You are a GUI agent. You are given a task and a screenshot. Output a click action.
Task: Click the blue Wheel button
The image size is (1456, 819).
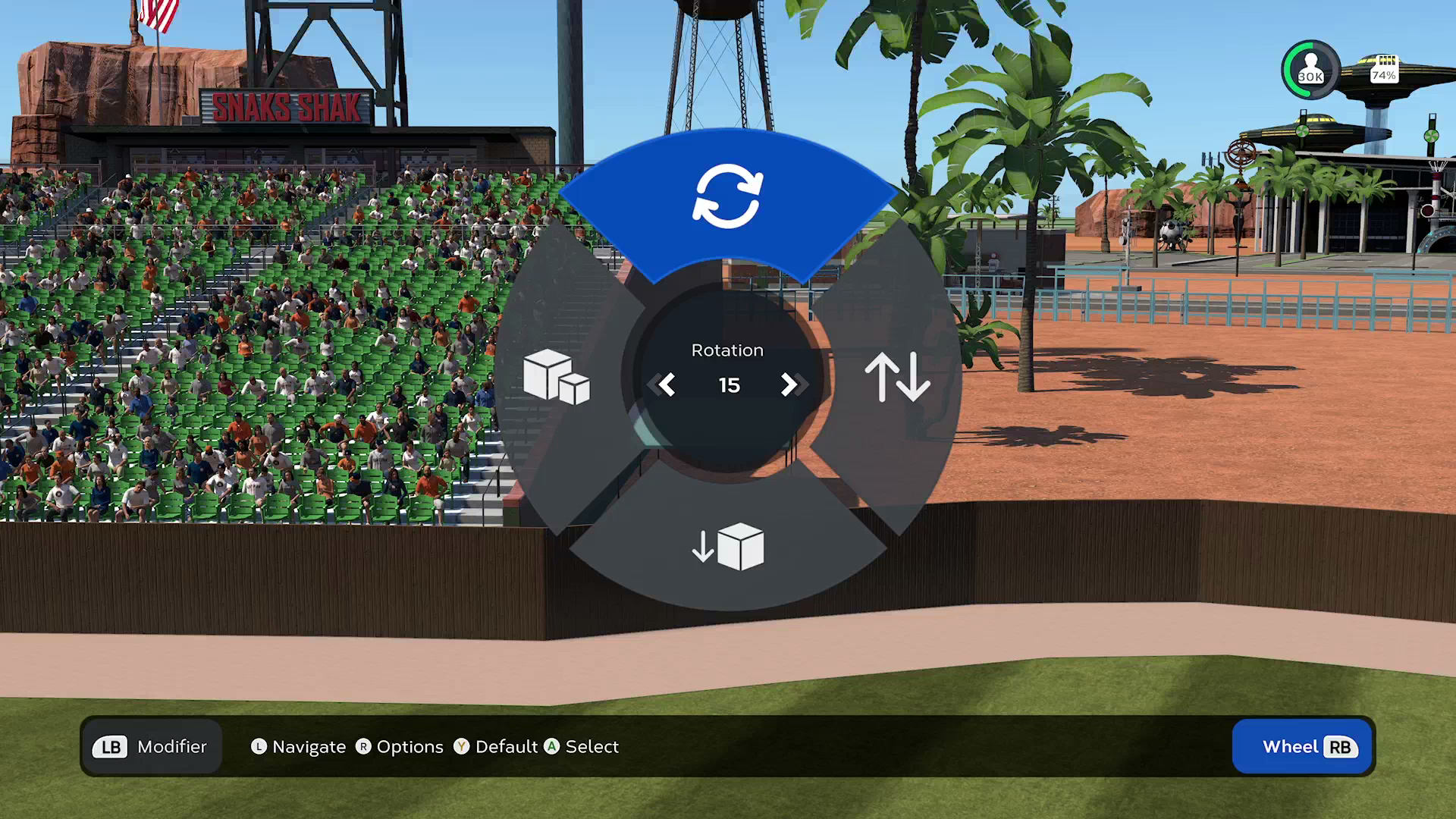point(1301,747)
